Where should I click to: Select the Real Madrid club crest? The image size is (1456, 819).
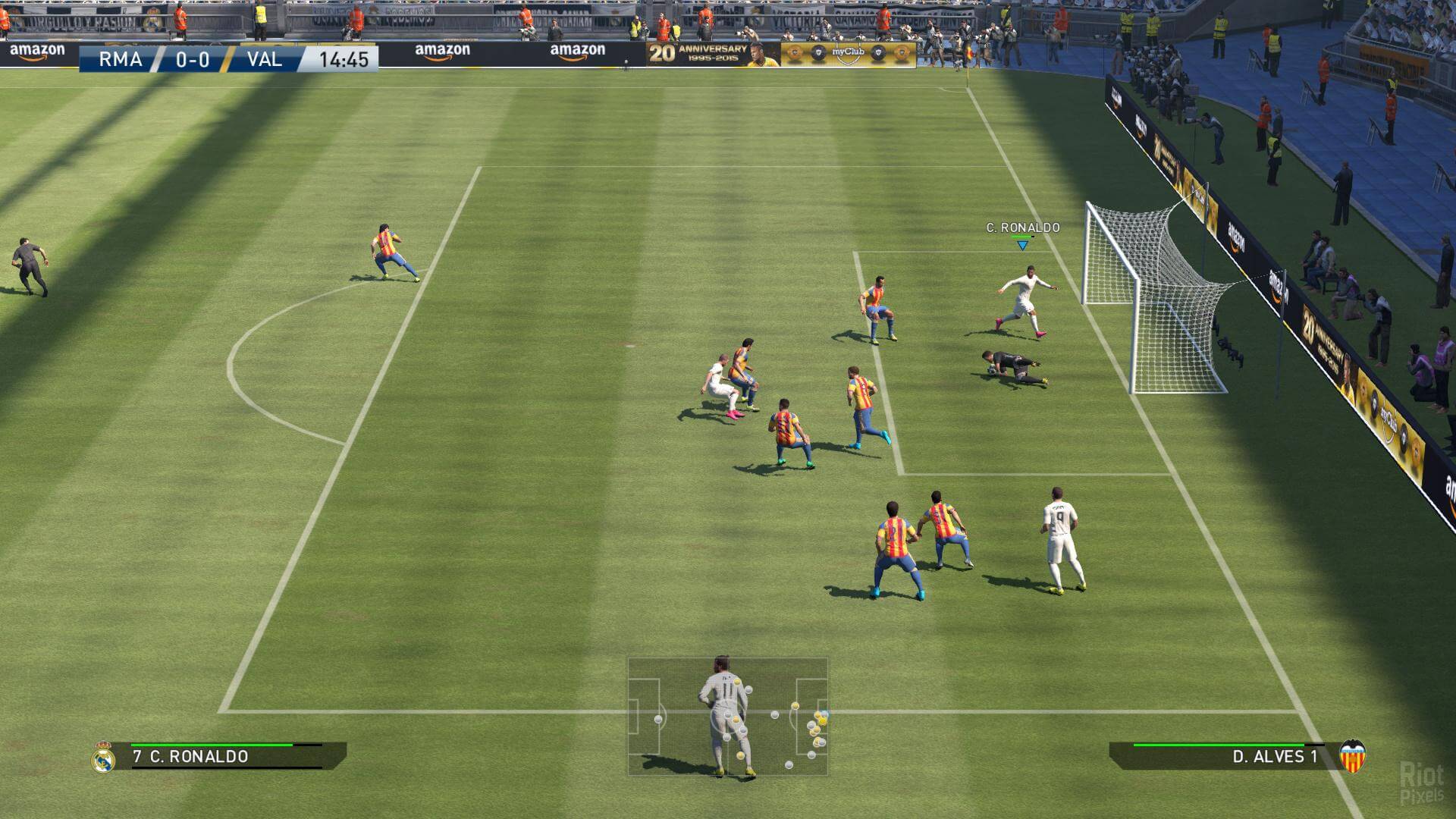pyautogui.click(x=103, y=757)
